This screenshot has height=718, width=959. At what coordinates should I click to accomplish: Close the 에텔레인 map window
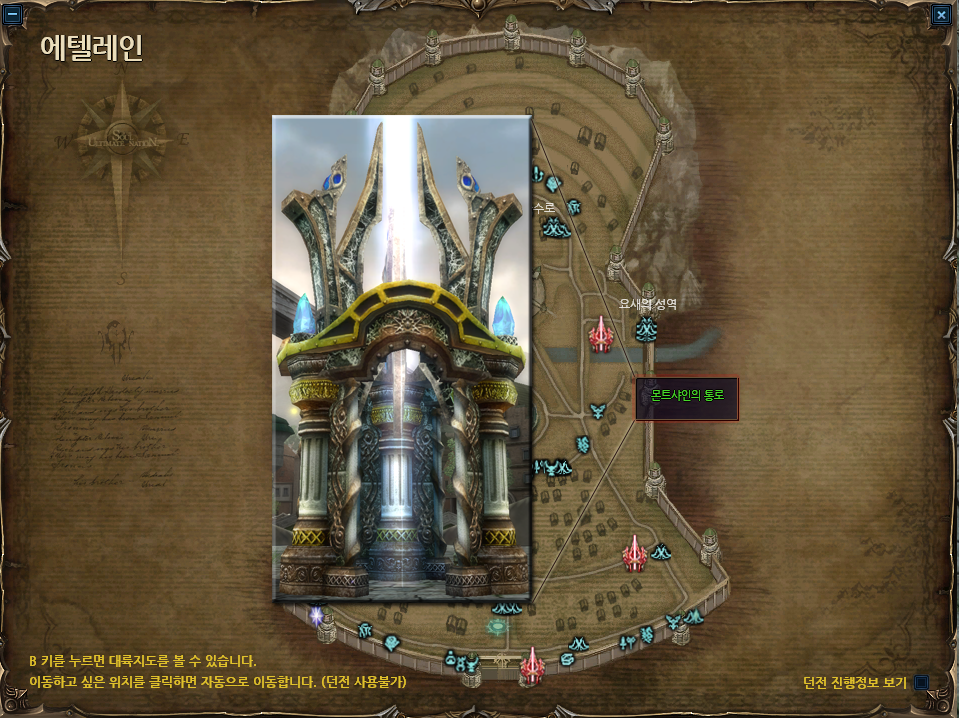click(x=941, y=15)
